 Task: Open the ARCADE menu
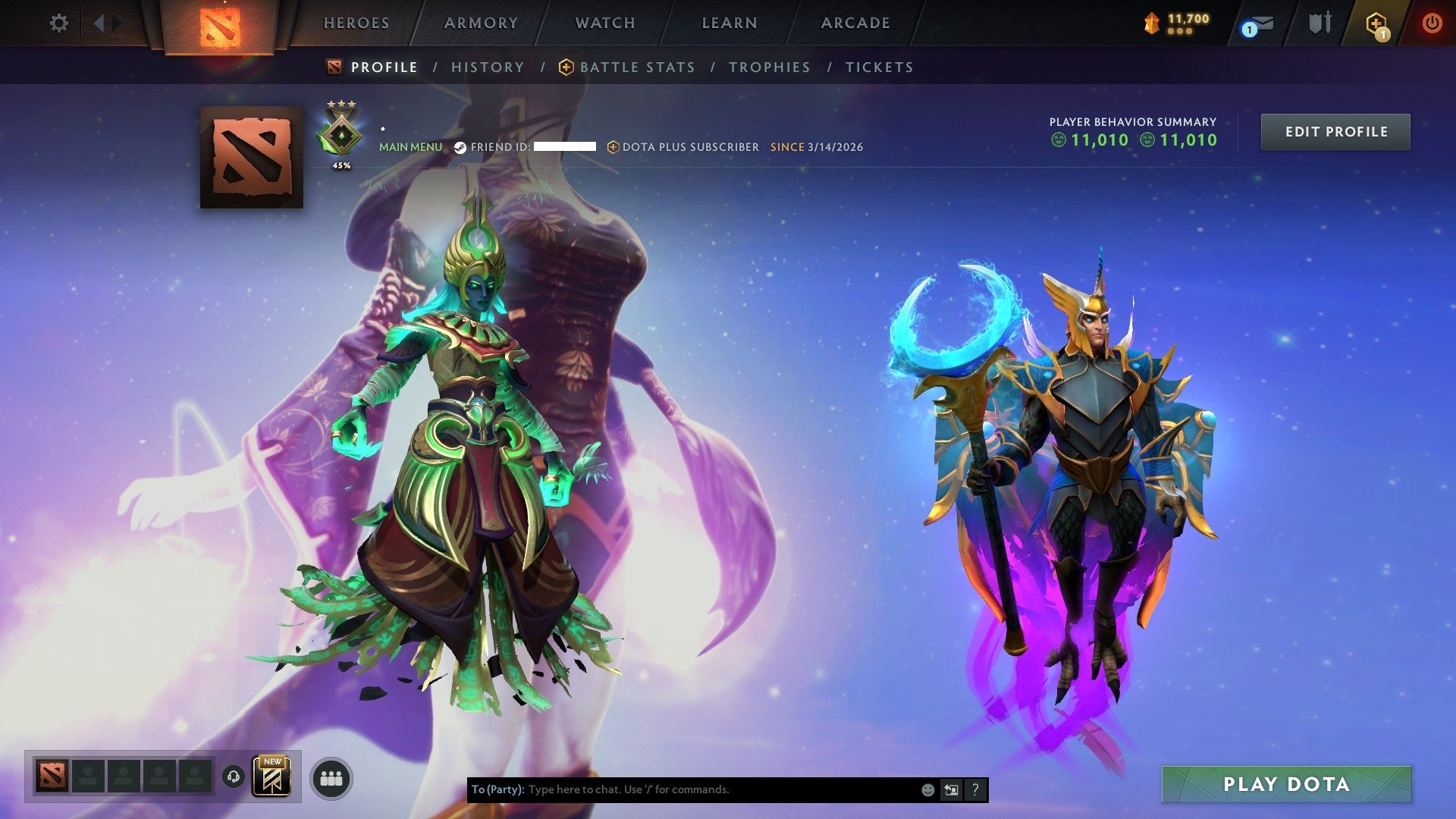[x=855, y=23]
